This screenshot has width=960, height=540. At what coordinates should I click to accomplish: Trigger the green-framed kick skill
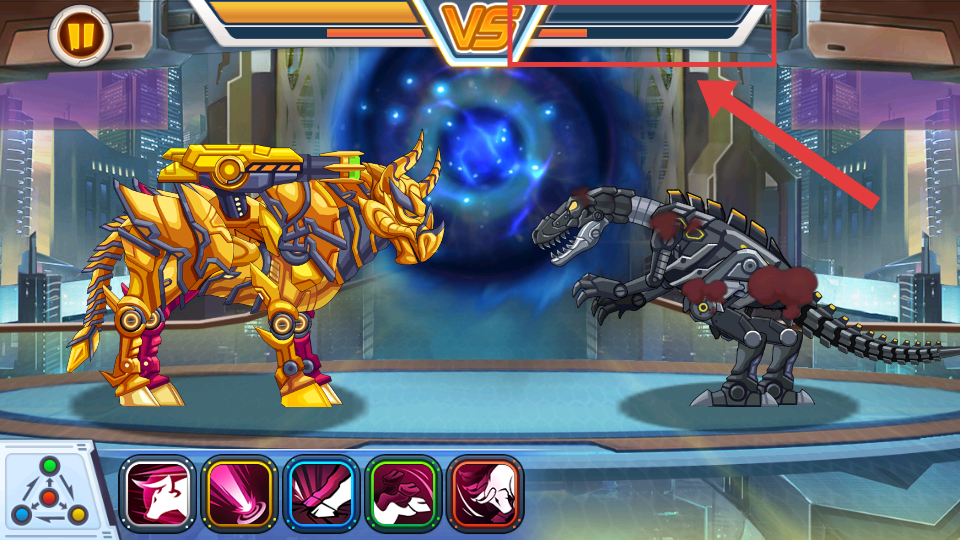[403, 494]
